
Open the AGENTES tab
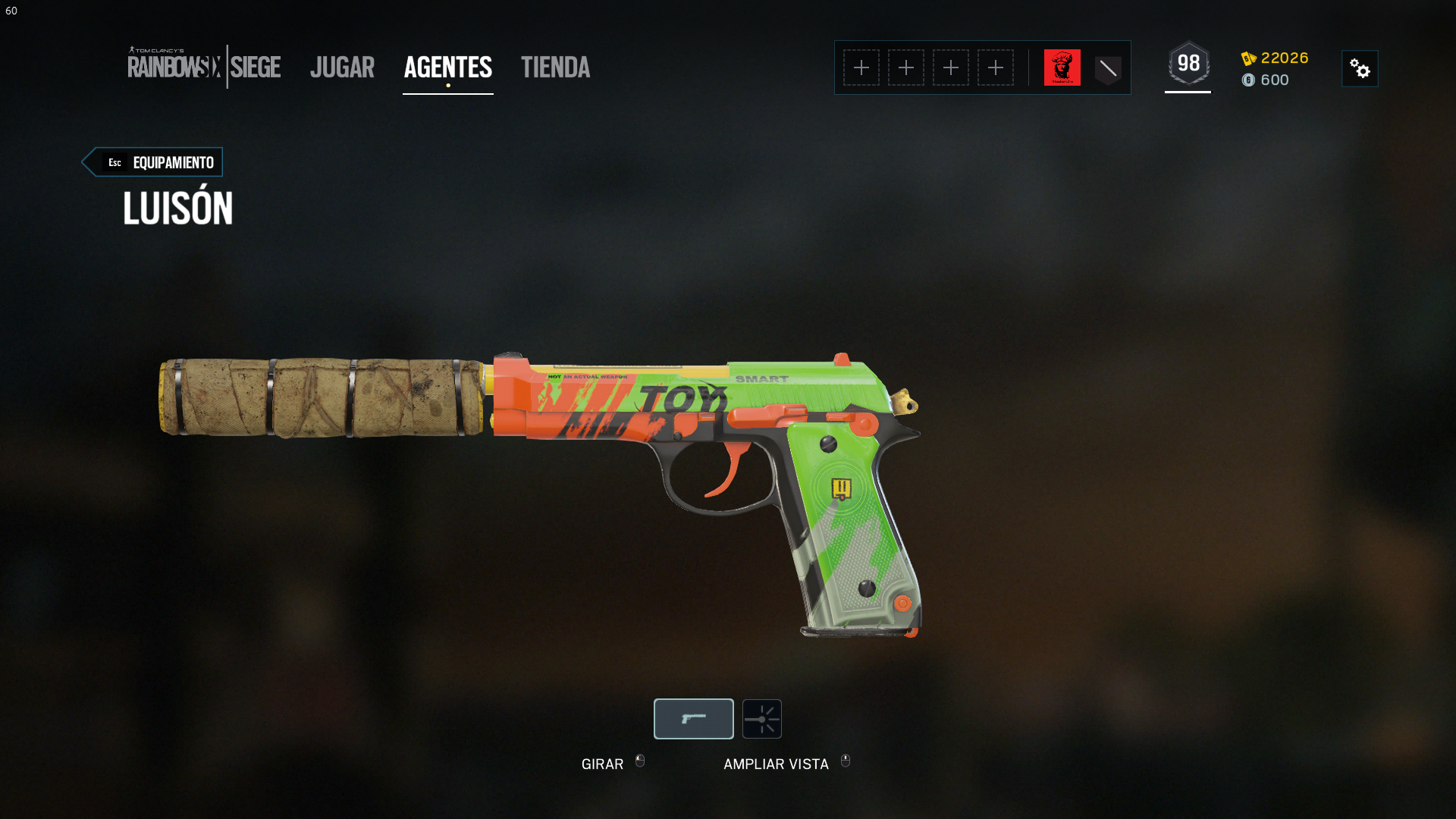click(x=447, y=68)
